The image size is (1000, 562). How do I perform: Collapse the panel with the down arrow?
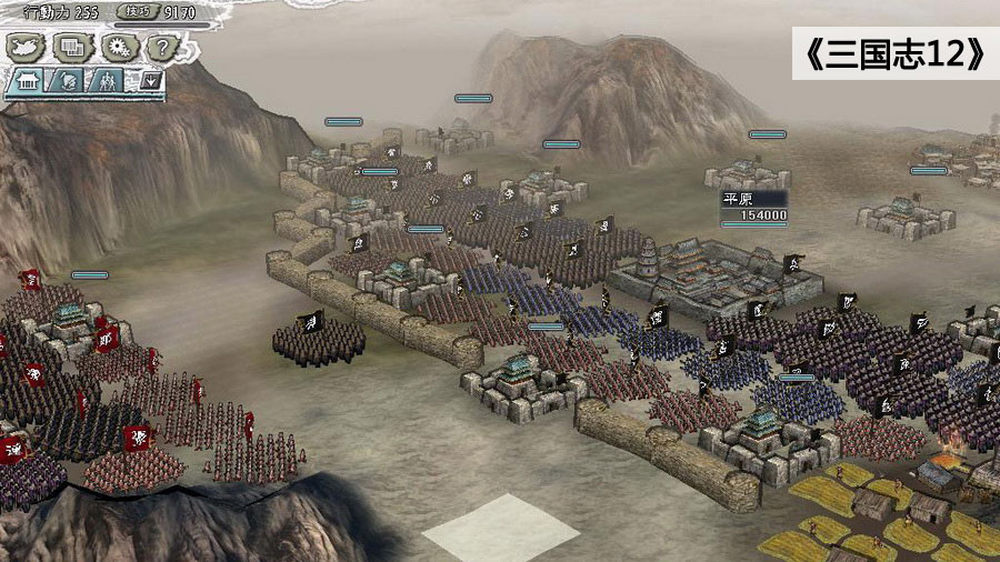(x=150, y=80)
